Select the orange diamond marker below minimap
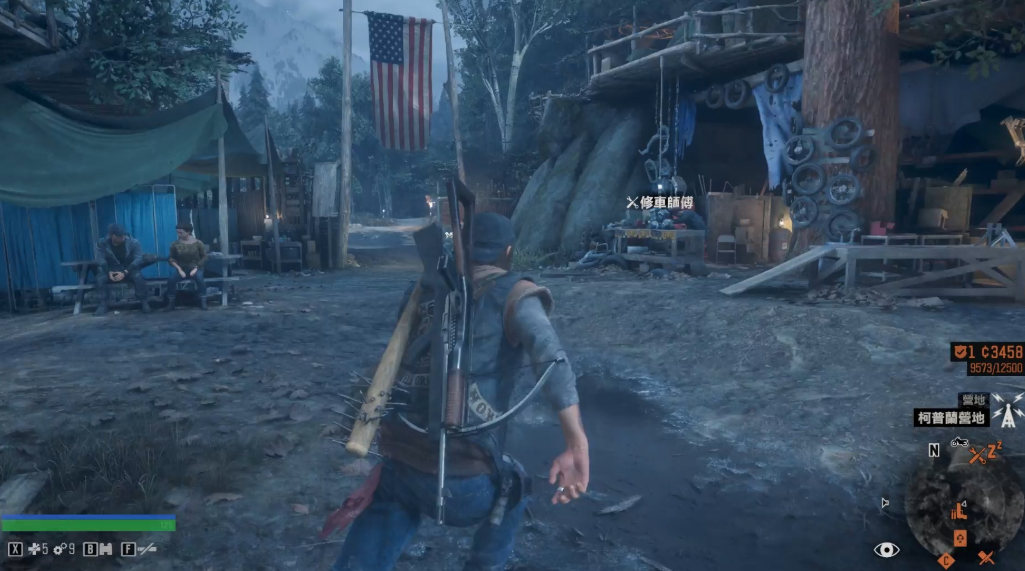This screenshot has width=1025, height=571. [946, 560]
